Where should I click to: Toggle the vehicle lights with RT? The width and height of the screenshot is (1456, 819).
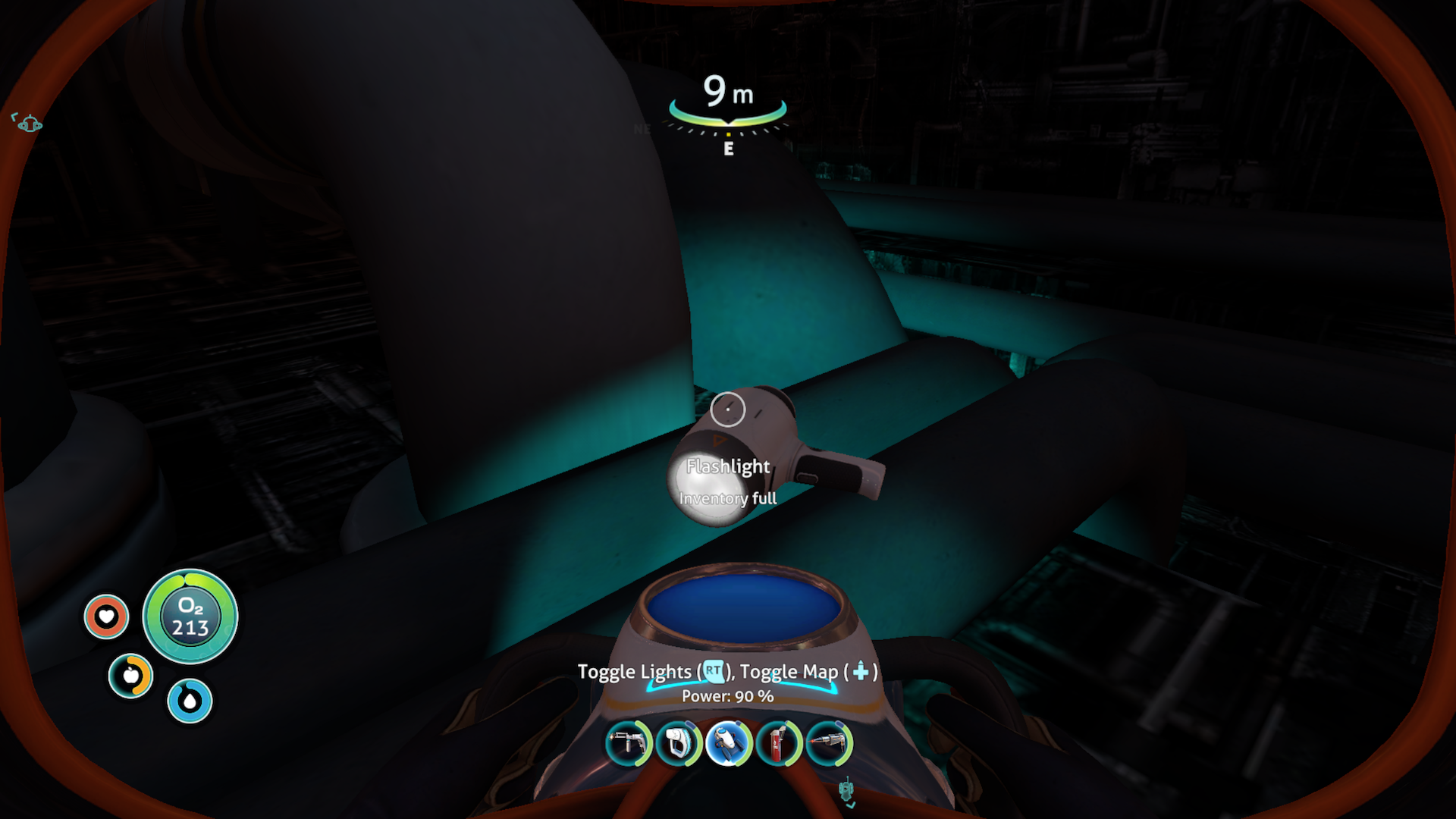click(x=713, y=672)
